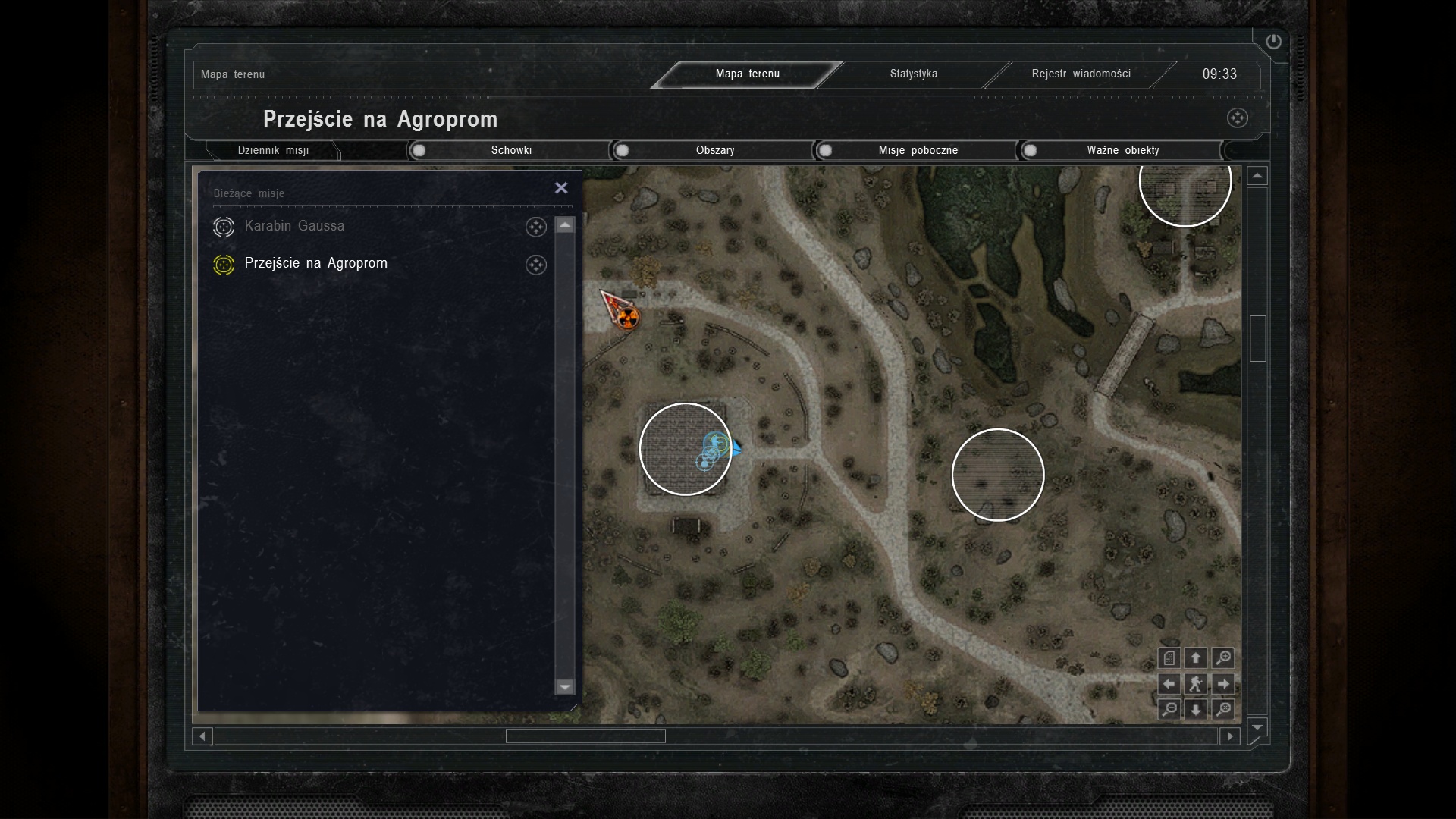1456x819 pixels.
Task: Close the Bieżące misje list
Action: [x=561, y=188]
